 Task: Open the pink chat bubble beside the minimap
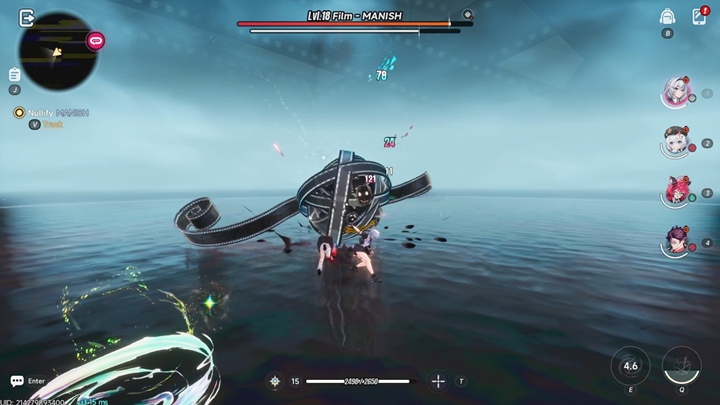[97, 41]
